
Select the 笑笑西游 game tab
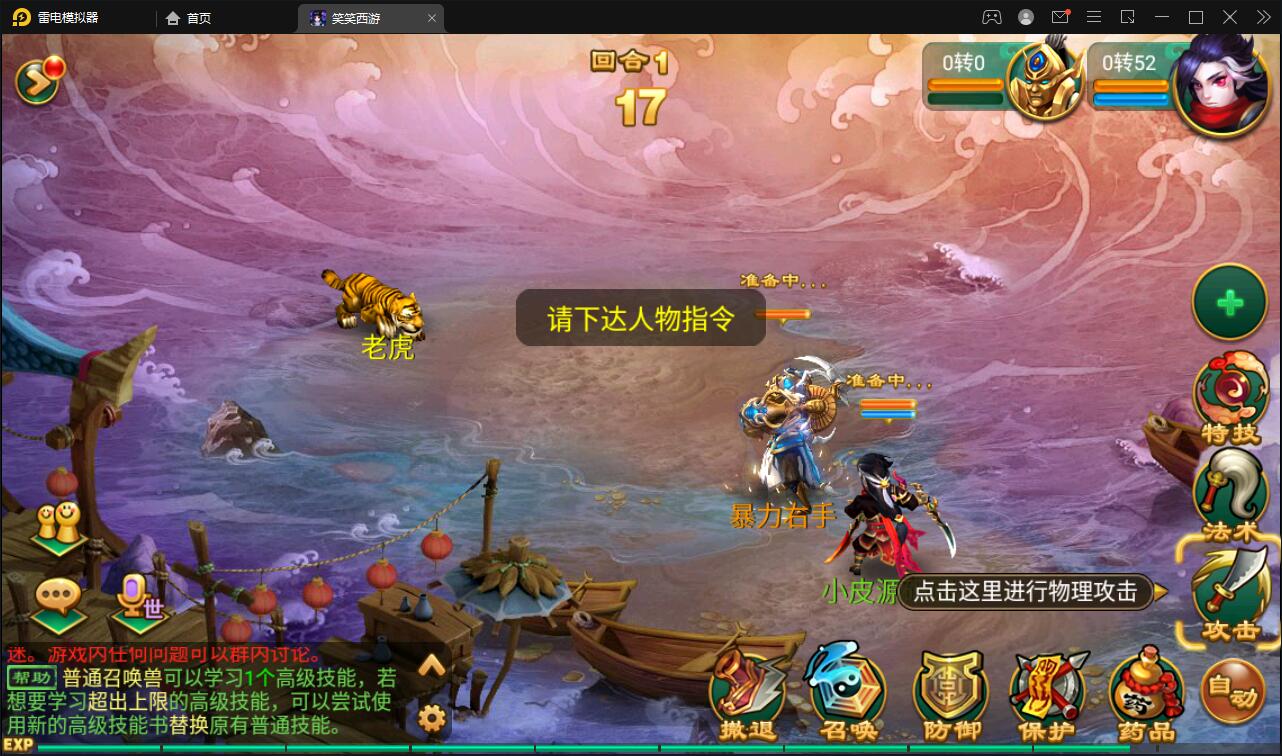click(x=355, y=17)
